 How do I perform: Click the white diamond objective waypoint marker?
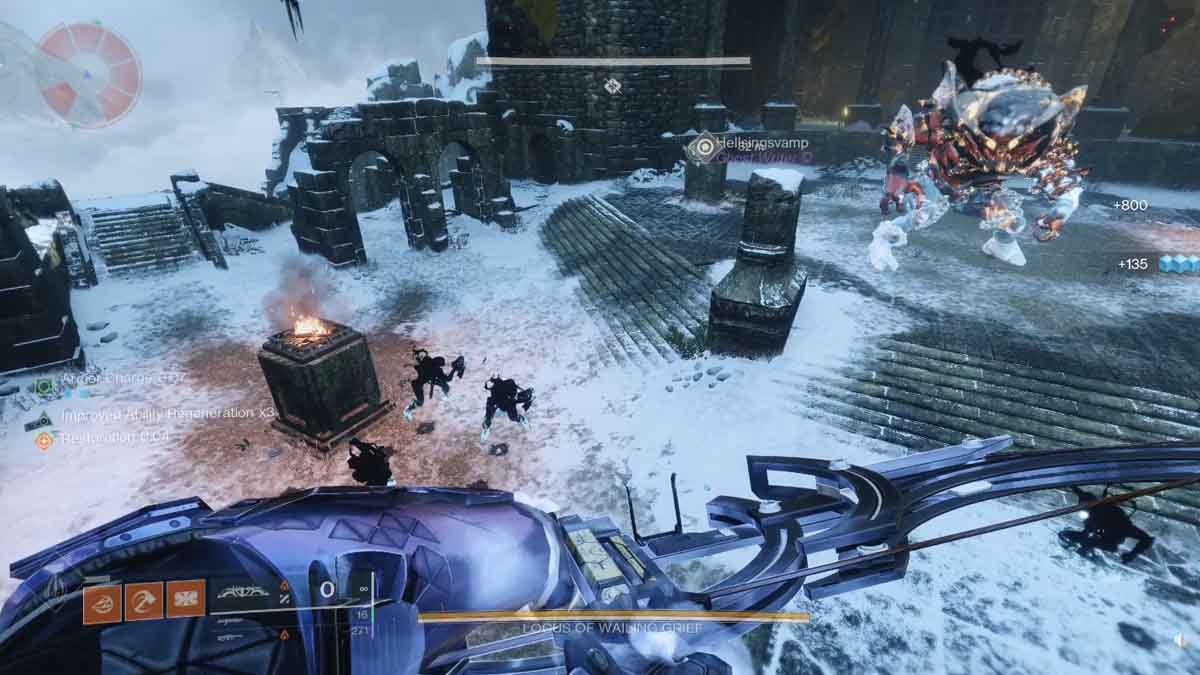[612, 86]
